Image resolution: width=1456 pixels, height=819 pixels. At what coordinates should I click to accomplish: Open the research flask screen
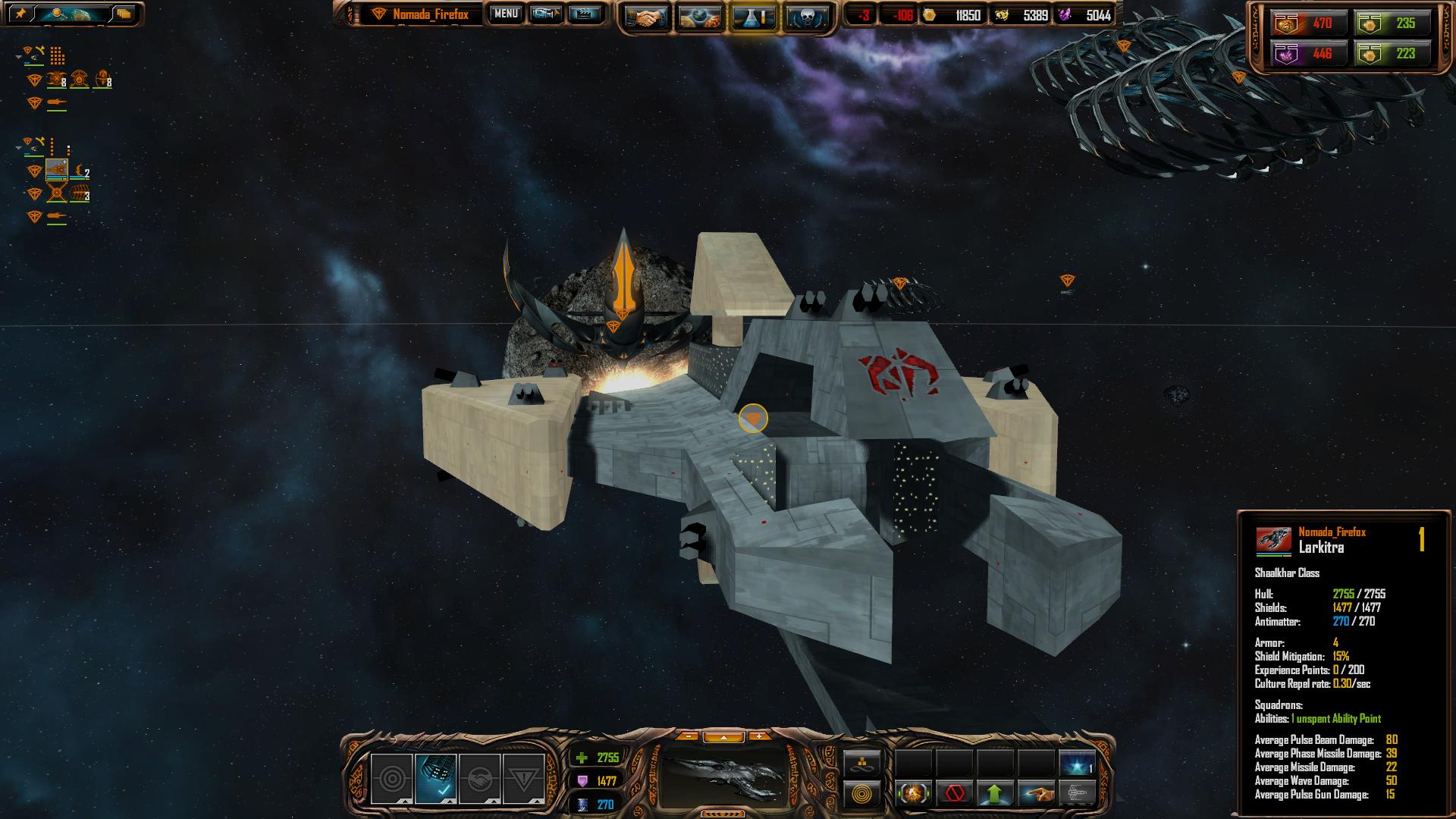[x=753, y=17]
